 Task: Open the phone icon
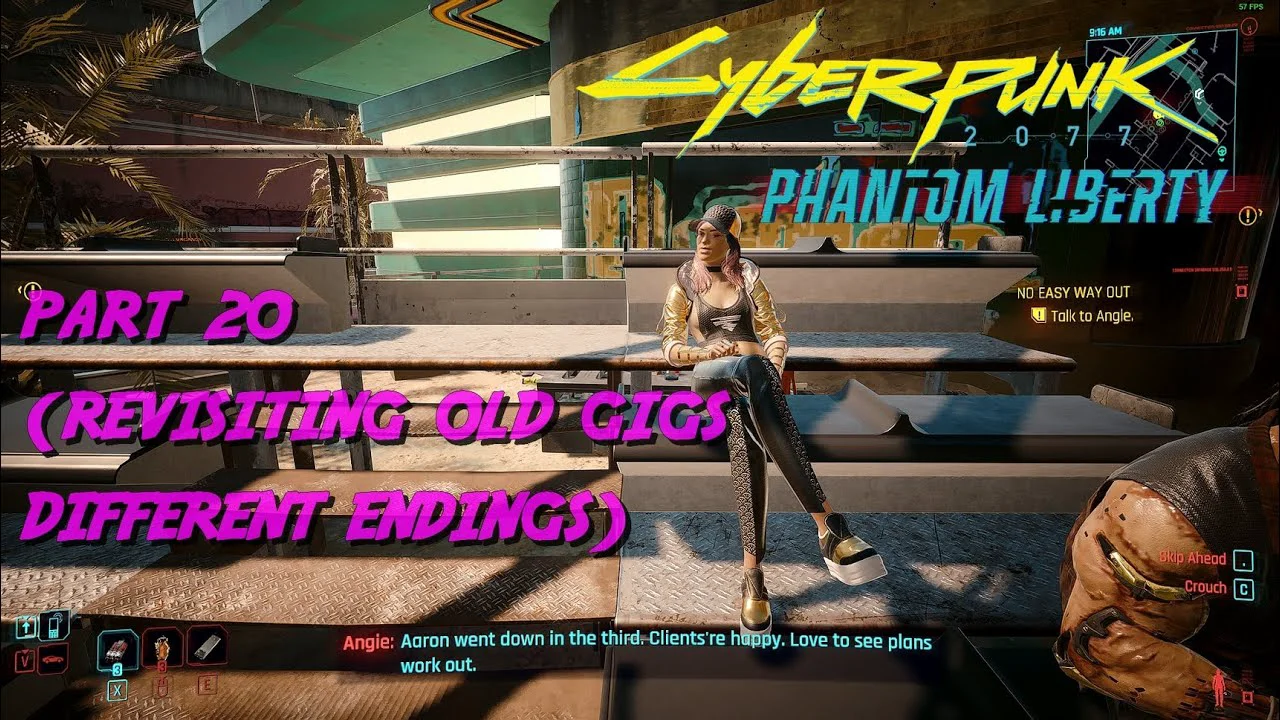pyautogui.click(x=56, y=625)
